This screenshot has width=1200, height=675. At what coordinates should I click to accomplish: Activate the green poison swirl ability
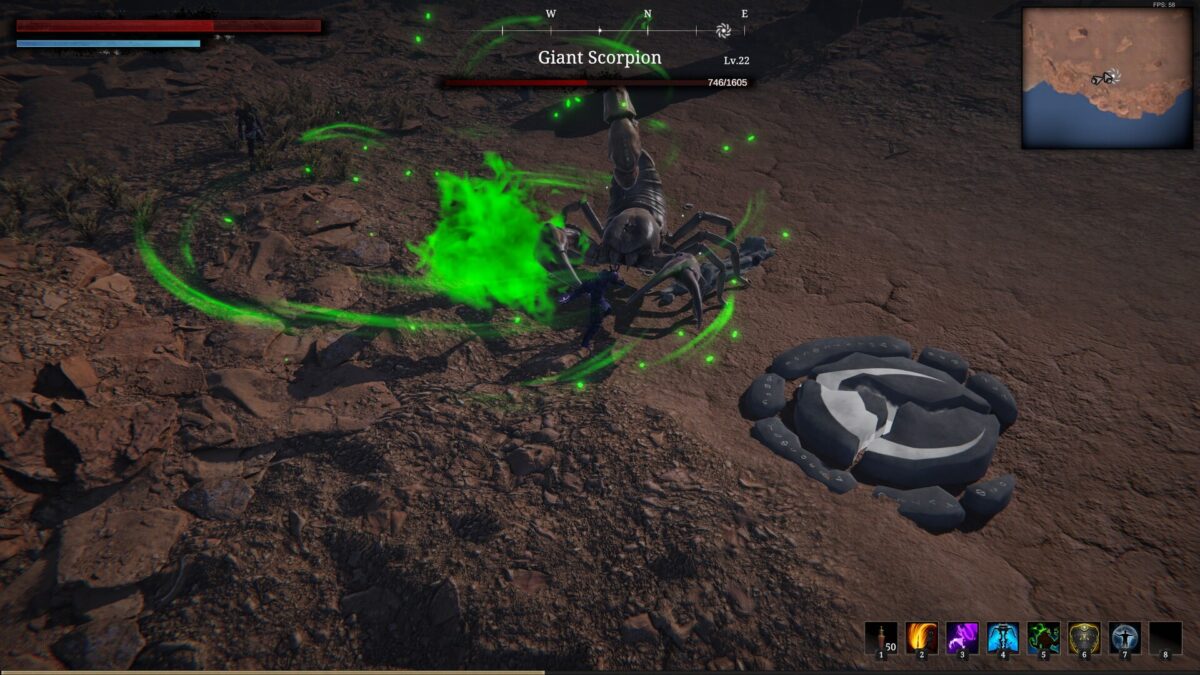[1044, 638]
